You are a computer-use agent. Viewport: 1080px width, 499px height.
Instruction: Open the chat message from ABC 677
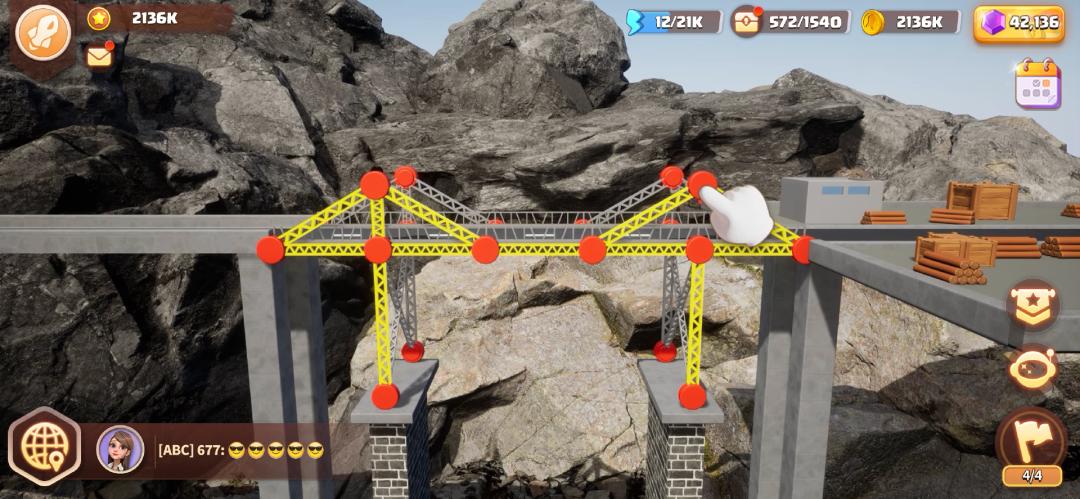click(241, 450)
